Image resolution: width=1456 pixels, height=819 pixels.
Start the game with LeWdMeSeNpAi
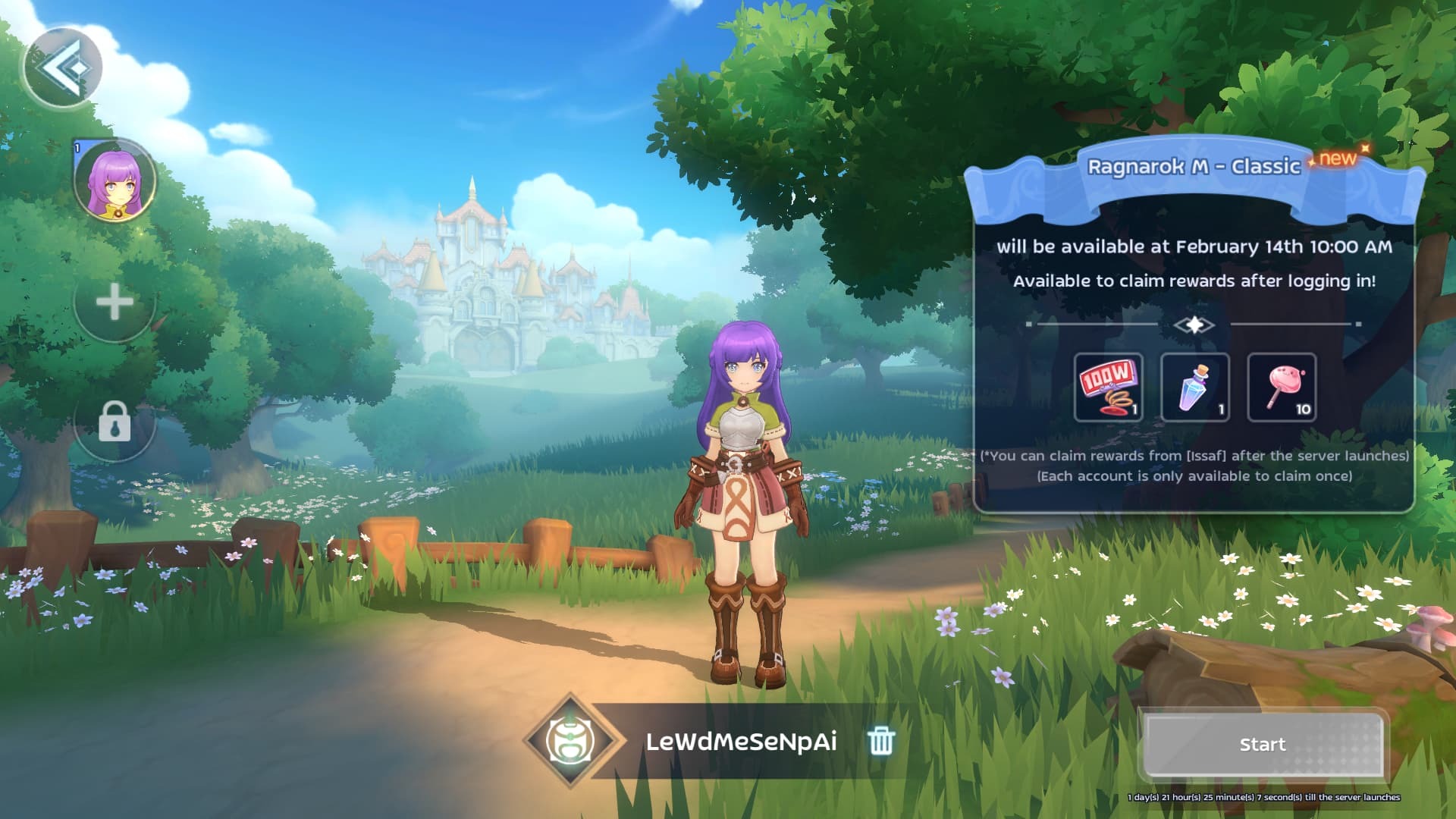click(x=1263, y=745)
